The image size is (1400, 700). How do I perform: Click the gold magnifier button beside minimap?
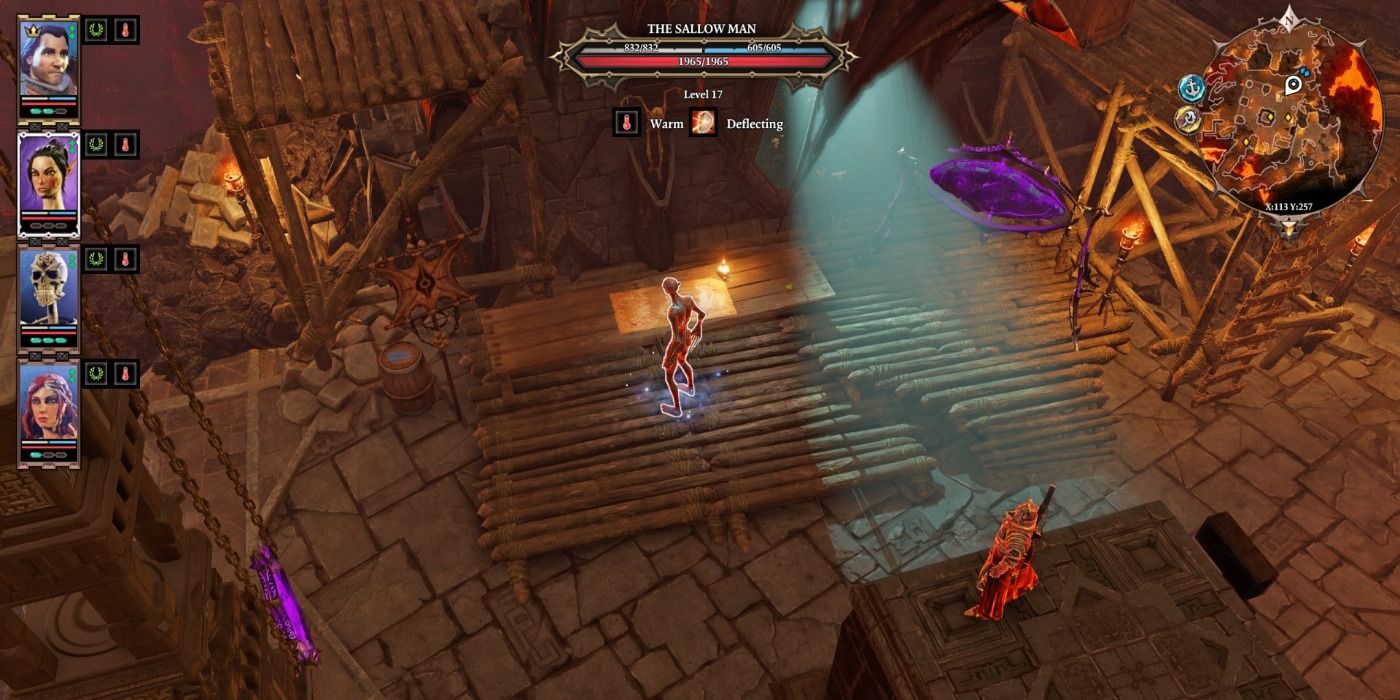click(x=1188, y=121)
